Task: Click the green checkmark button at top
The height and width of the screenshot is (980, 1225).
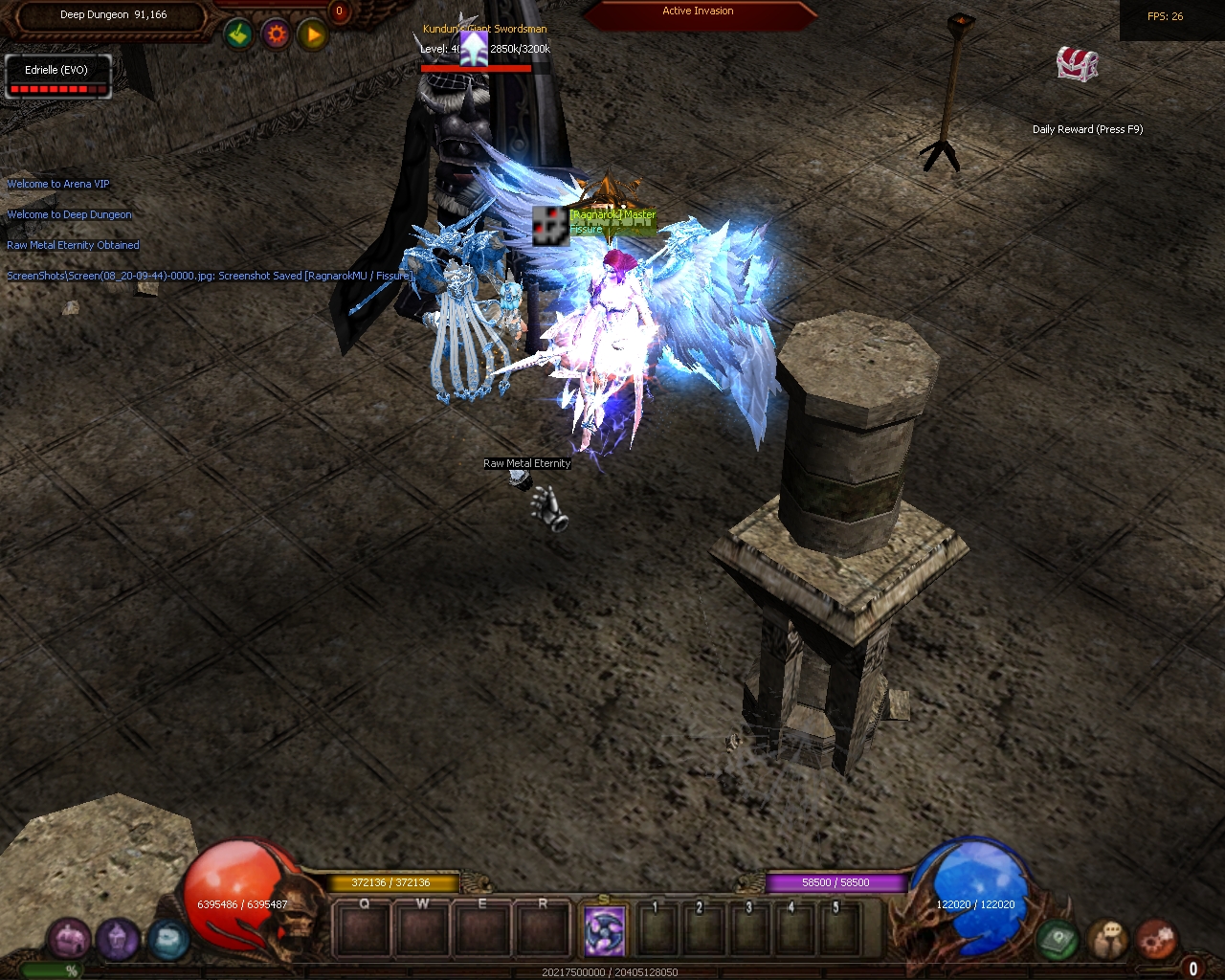Action: pyautogui.click(x=238, y=35)
